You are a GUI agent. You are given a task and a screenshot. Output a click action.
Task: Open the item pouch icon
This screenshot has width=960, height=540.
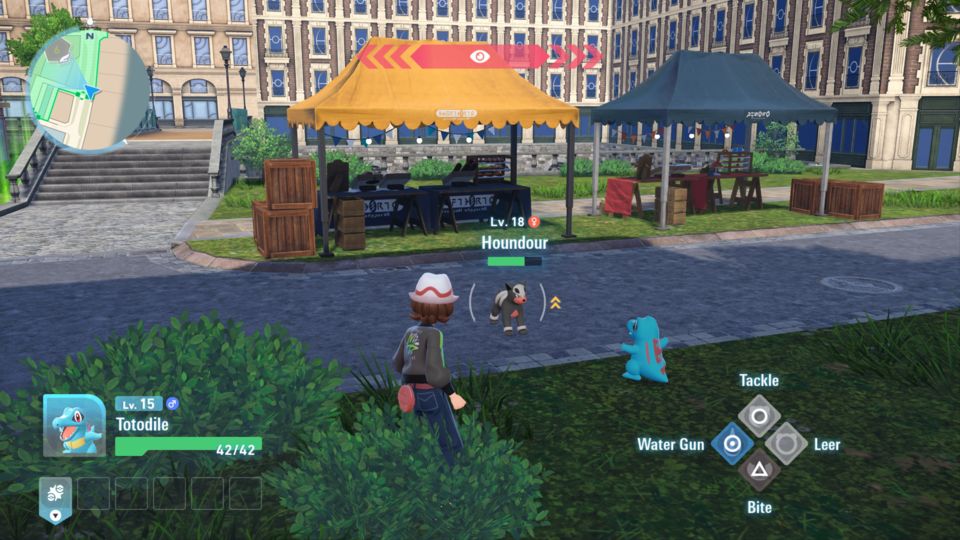(54, 497)
